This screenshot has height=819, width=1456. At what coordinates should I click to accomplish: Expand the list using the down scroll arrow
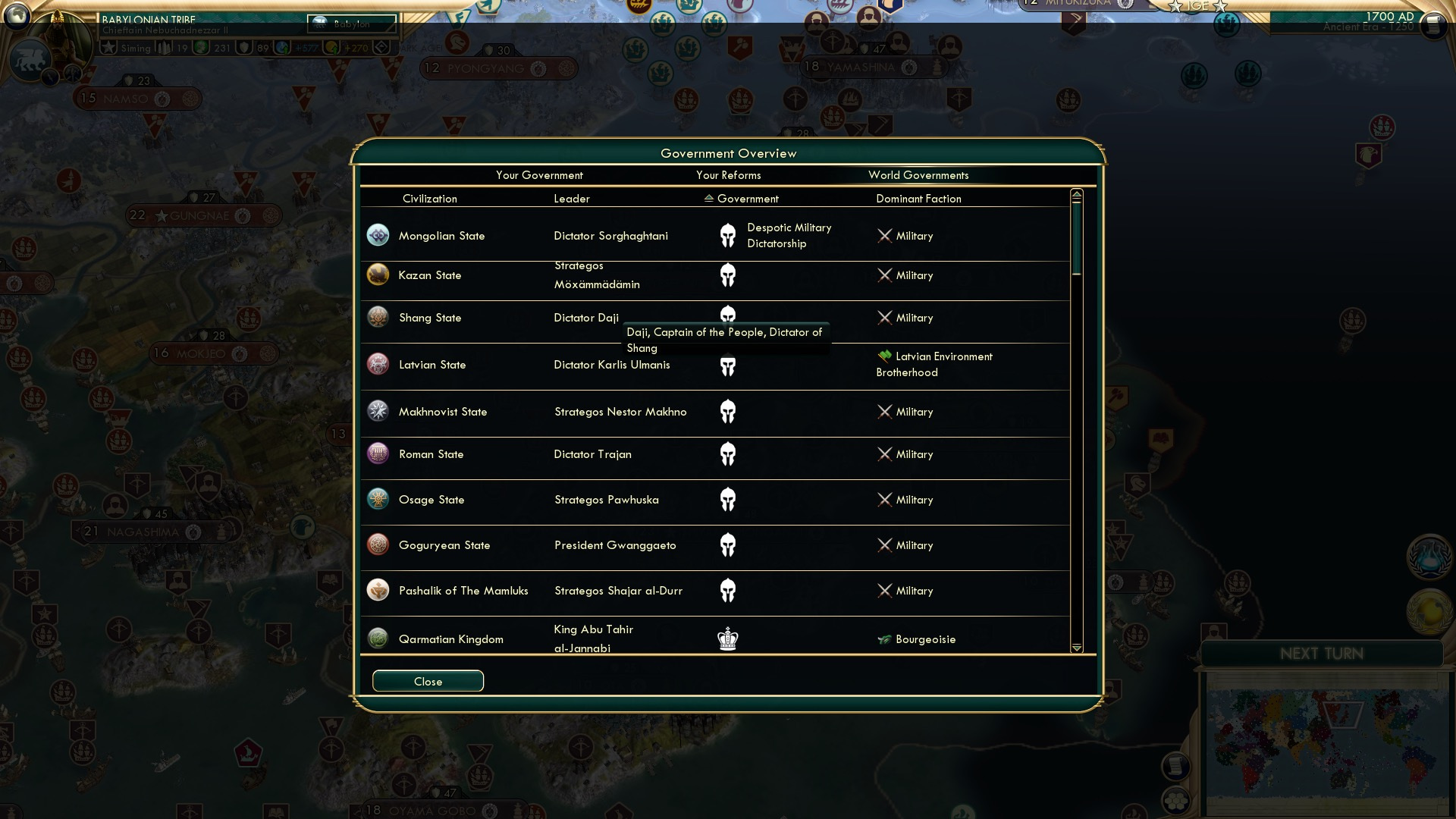coord(1076,648)
